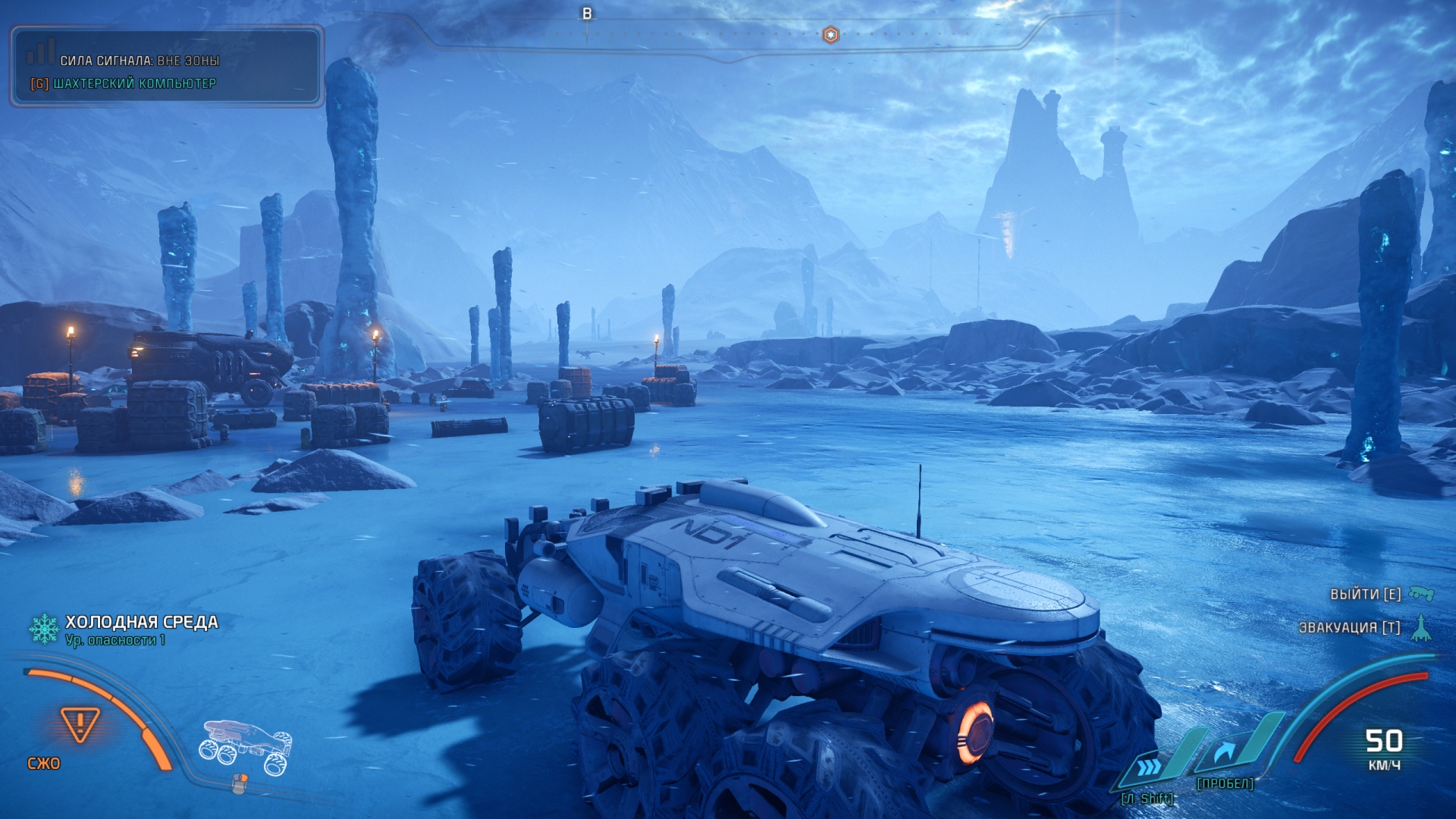Click the life support warning triangle
1456x819 pixels.
(80, 723)
